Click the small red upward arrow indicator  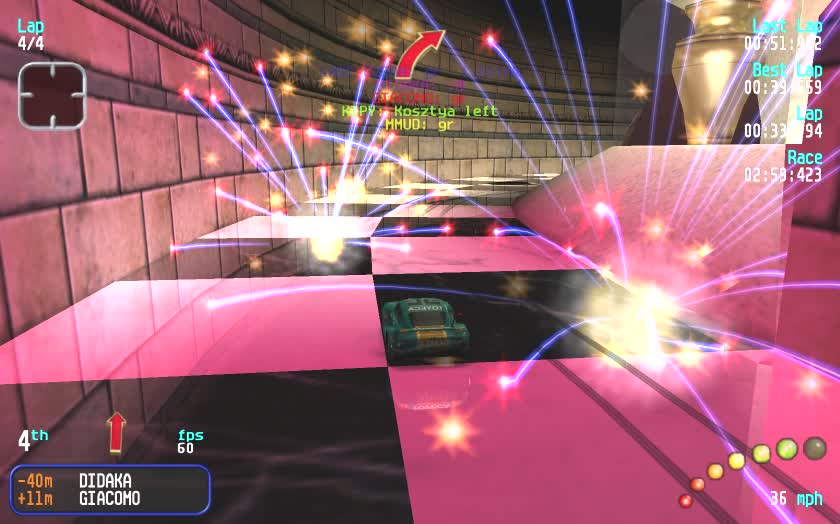[116, 432]
